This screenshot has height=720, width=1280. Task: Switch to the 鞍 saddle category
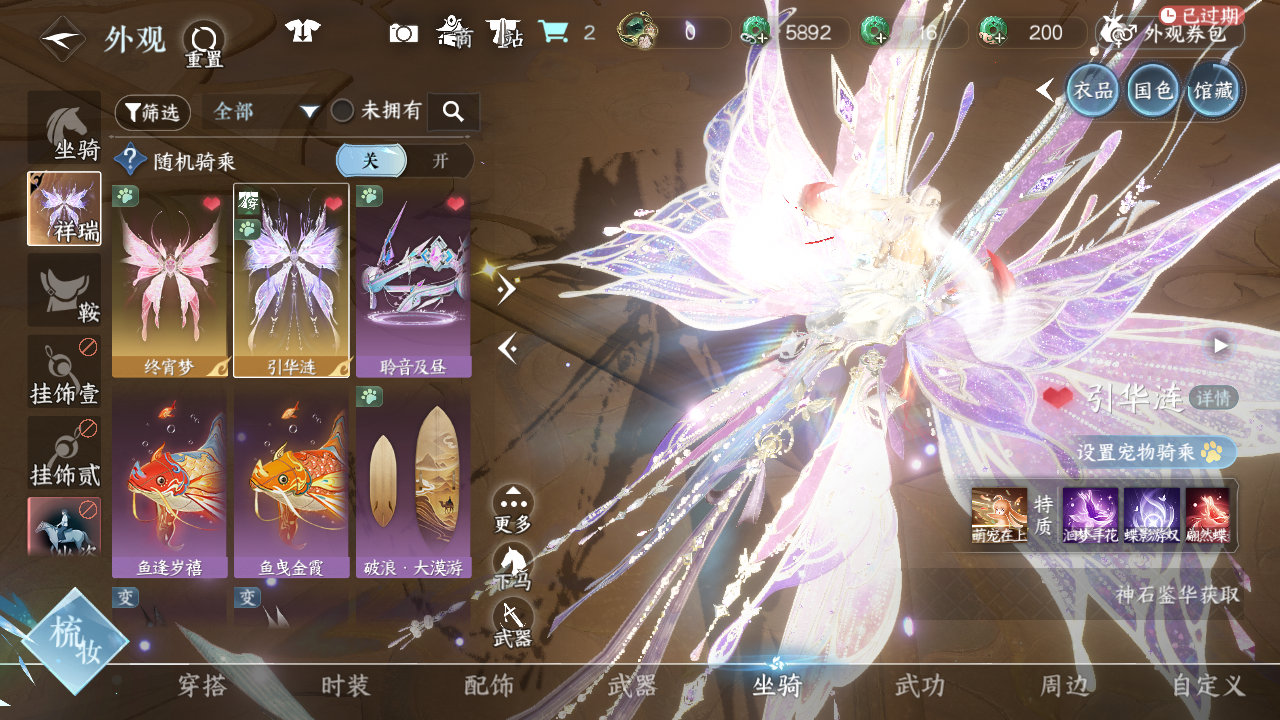(64, 290)
